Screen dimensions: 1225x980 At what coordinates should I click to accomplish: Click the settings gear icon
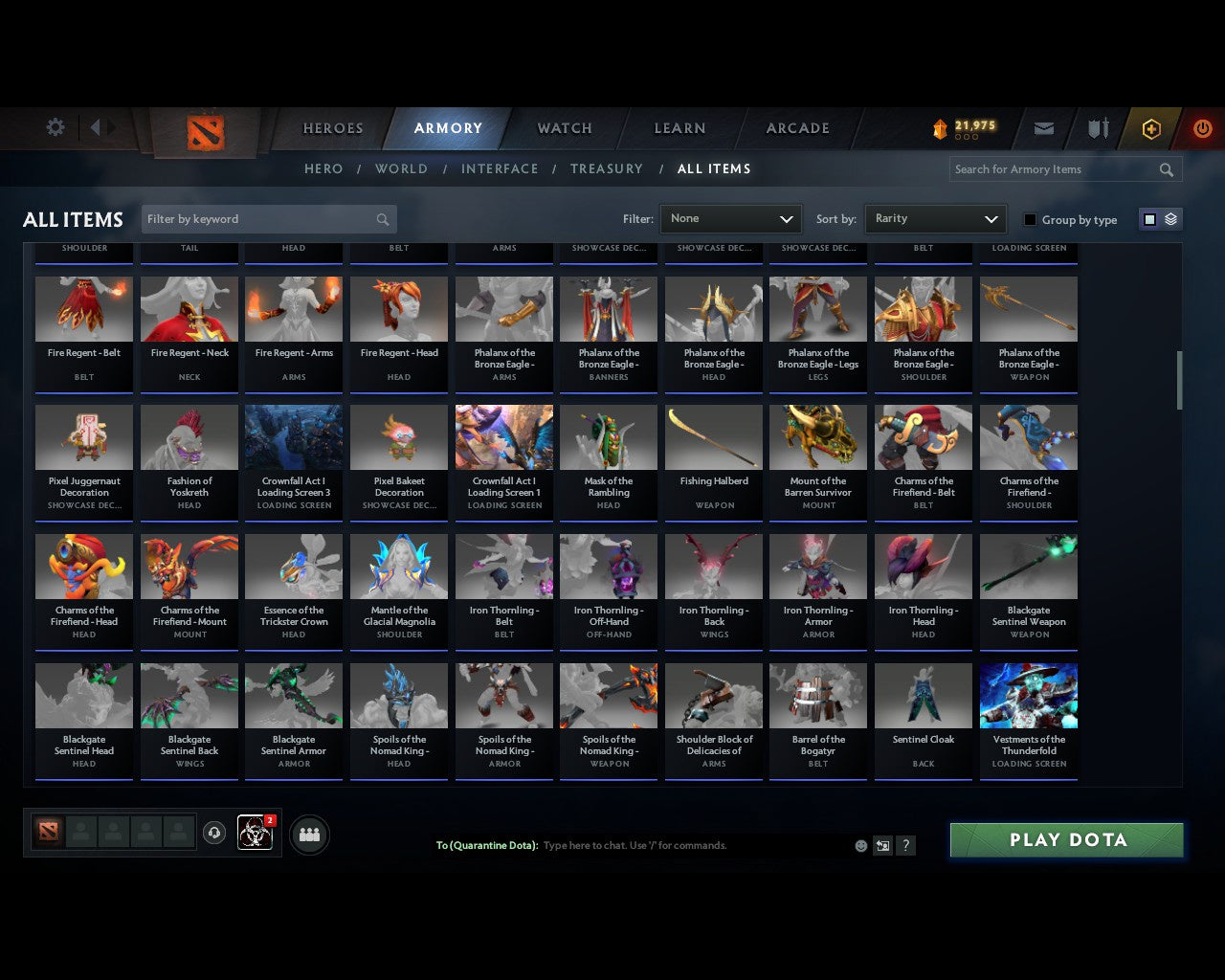55,126
